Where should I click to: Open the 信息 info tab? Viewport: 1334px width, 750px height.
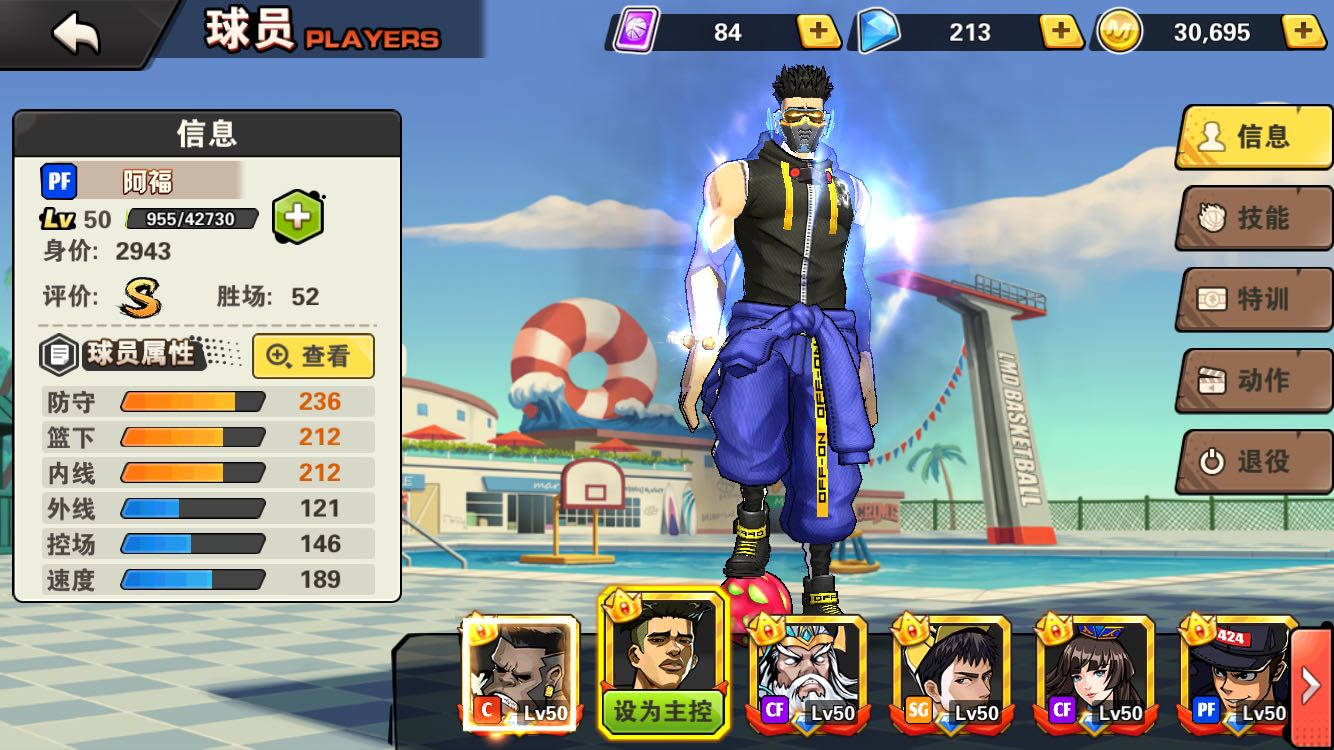tap(1255, 137)
